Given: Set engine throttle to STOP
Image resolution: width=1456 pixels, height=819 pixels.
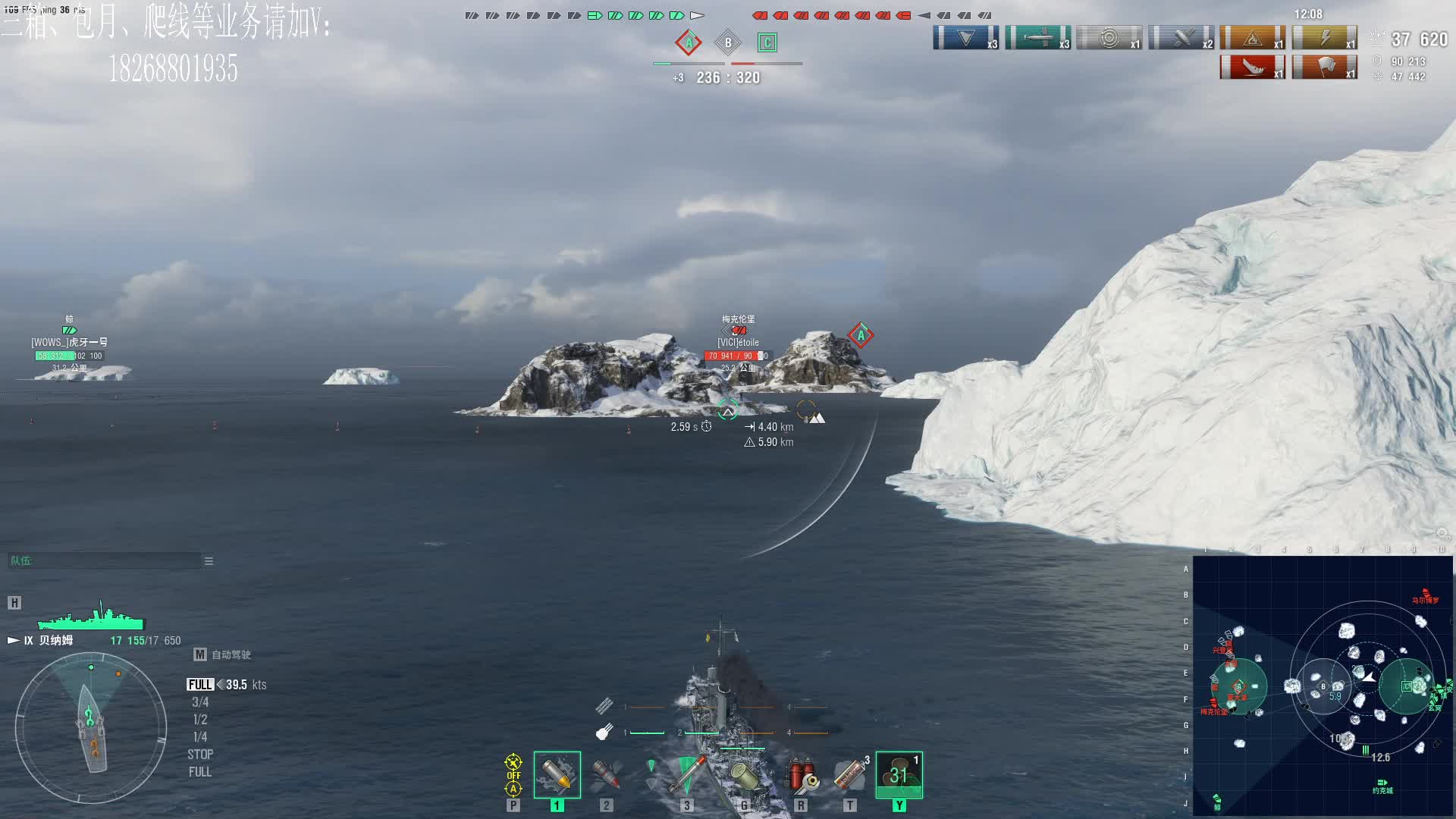Looking at the screenshot, I should click(x=200, y=755).
